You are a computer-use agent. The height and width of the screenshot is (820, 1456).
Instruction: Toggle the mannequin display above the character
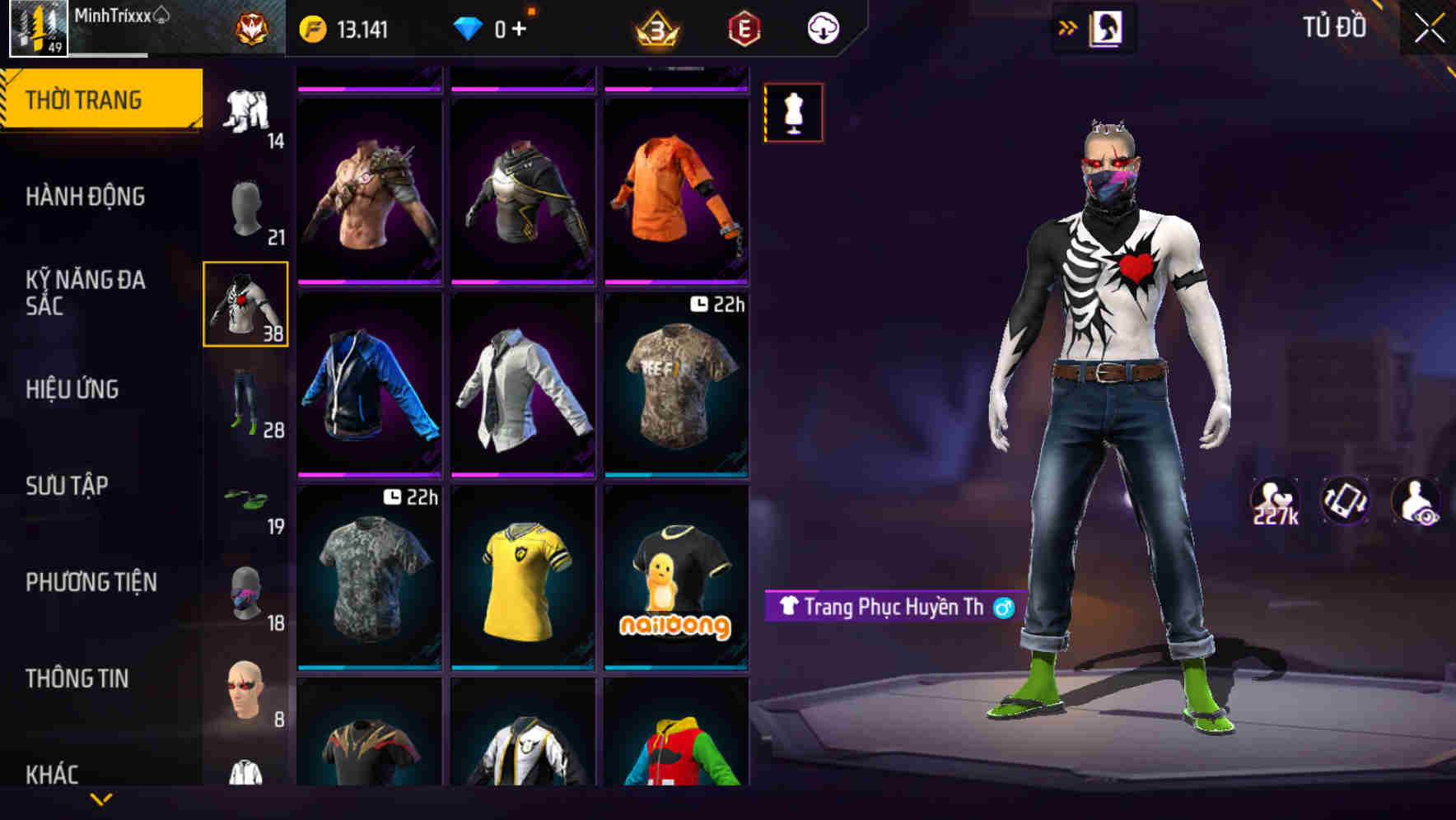[x=793, y=113]
